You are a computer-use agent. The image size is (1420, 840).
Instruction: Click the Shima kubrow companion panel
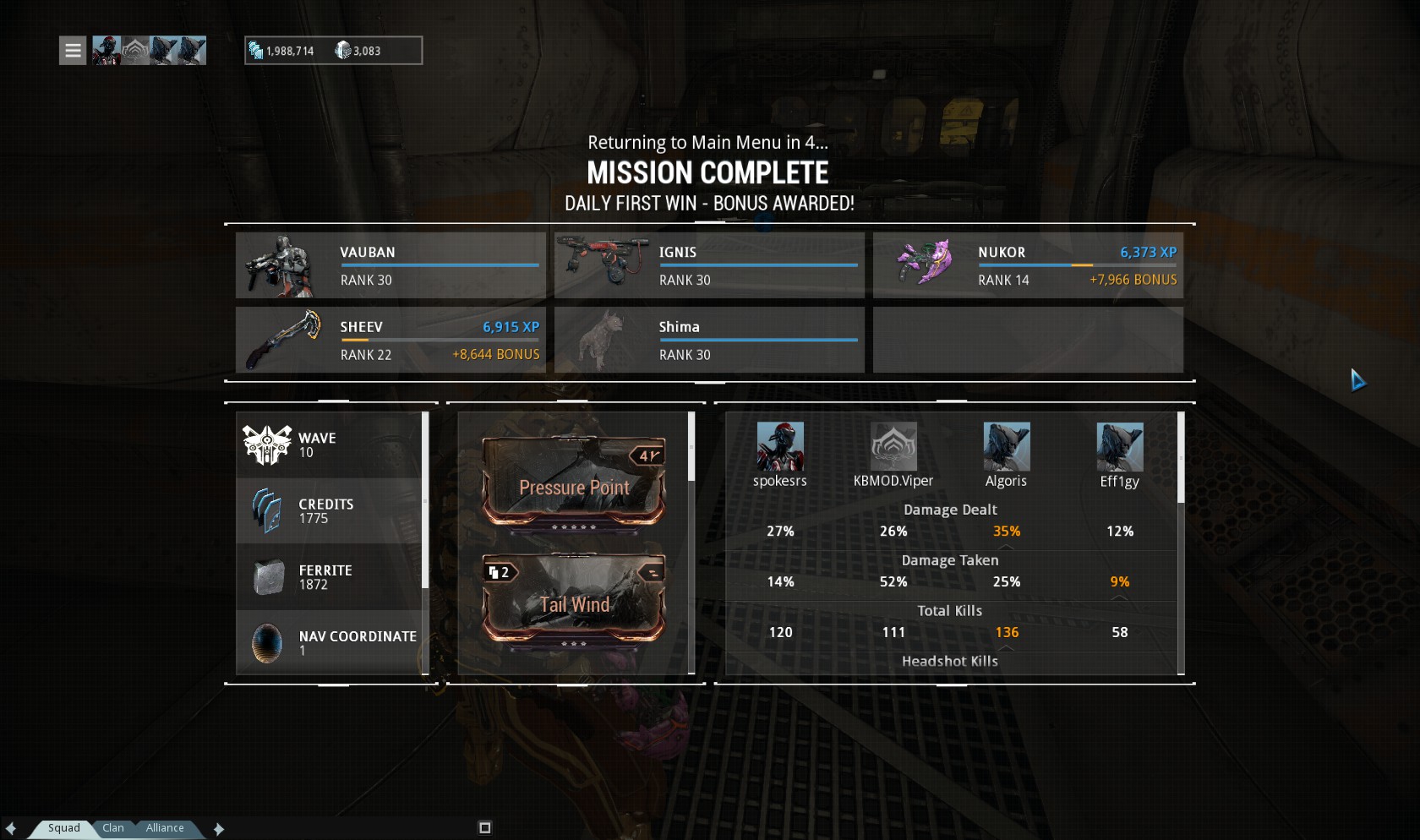pyautogui.click(x=709, y=340)
